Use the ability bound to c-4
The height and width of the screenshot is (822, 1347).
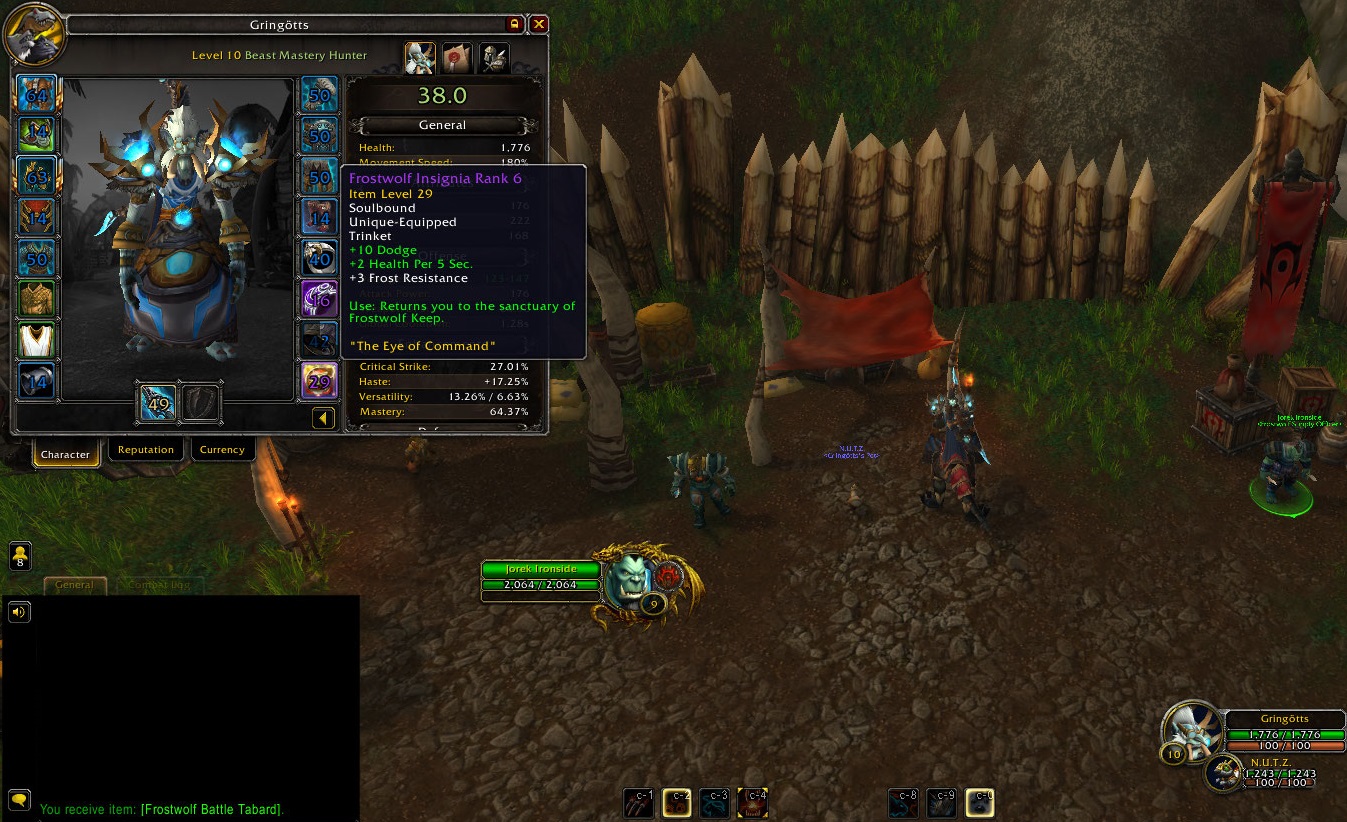(753, 802)
